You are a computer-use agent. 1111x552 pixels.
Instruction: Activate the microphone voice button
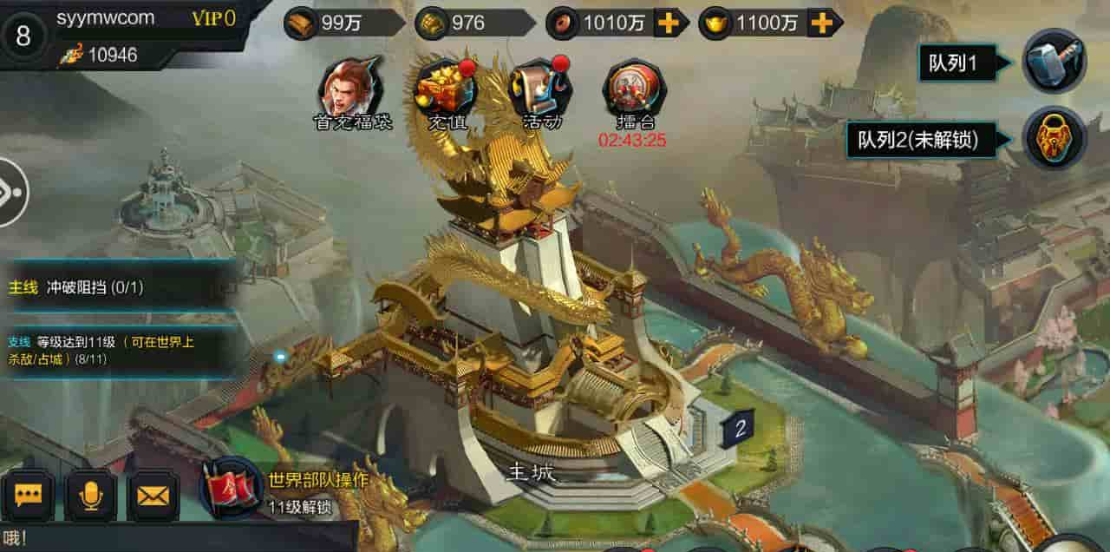90,496
